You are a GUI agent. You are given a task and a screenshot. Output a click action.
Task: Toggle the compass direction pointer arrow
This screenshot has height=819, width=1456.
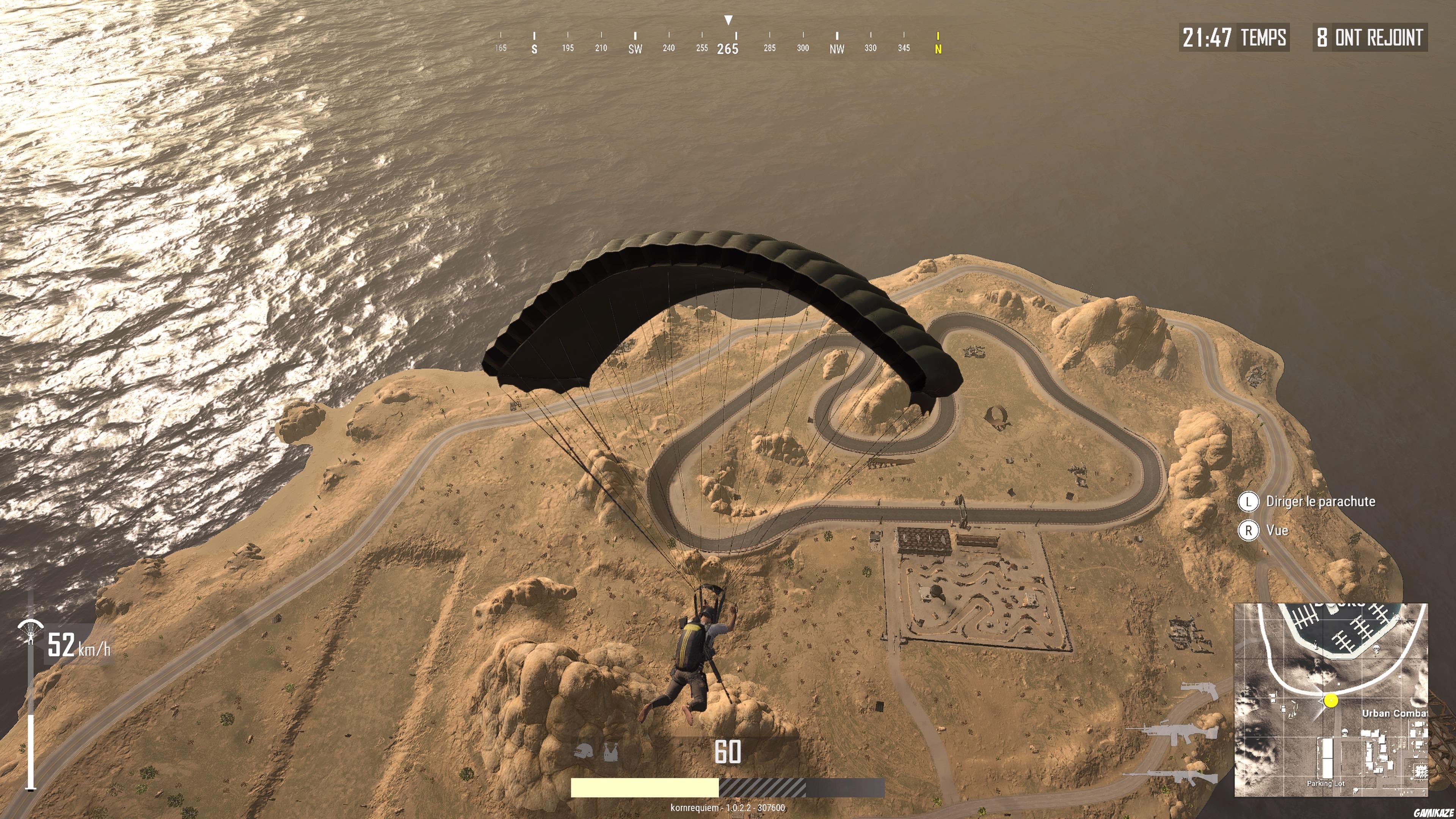point(729,20)
